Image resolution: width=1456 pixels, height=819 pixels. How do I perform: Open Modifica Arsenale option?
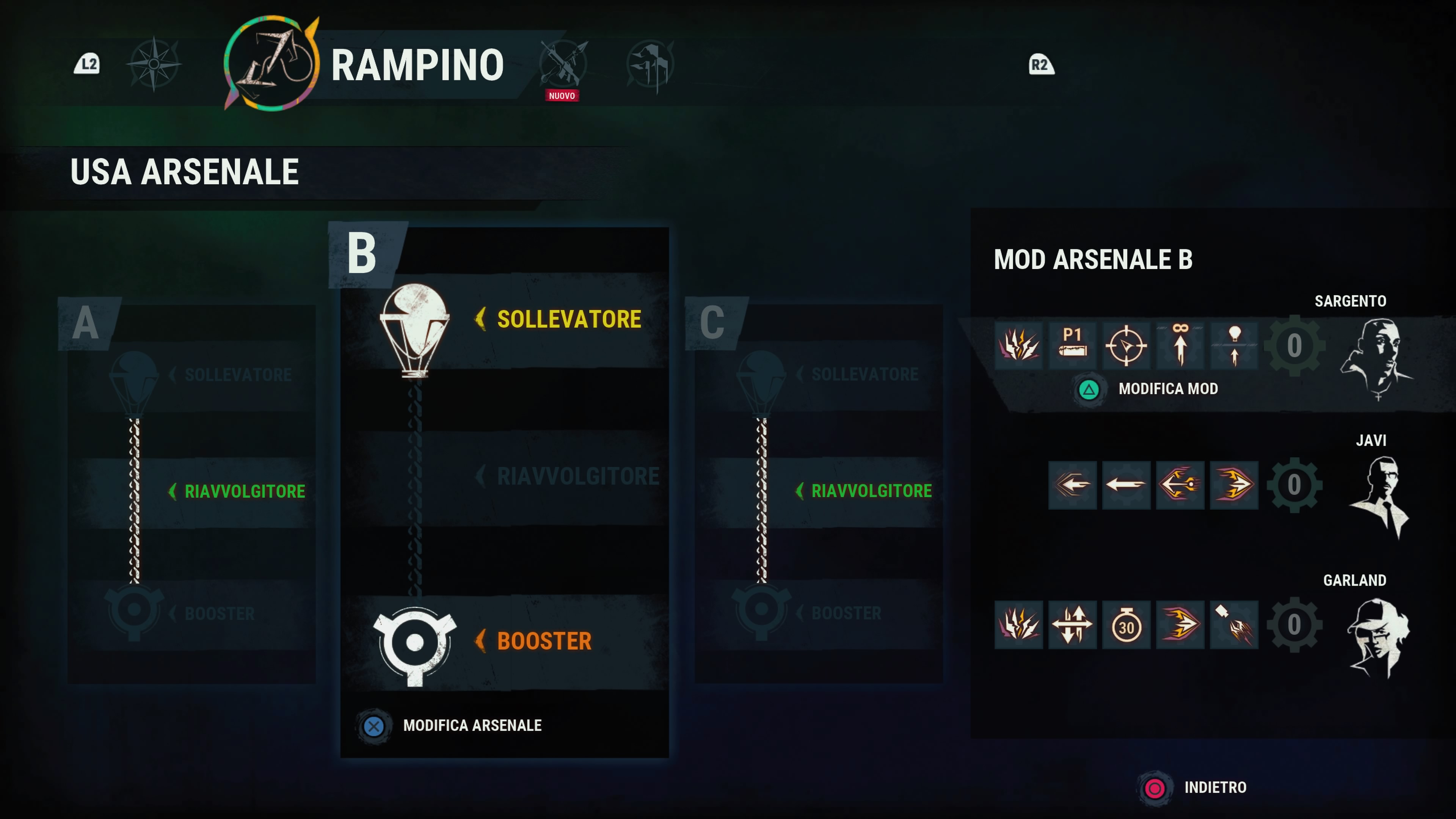(471, 726)
